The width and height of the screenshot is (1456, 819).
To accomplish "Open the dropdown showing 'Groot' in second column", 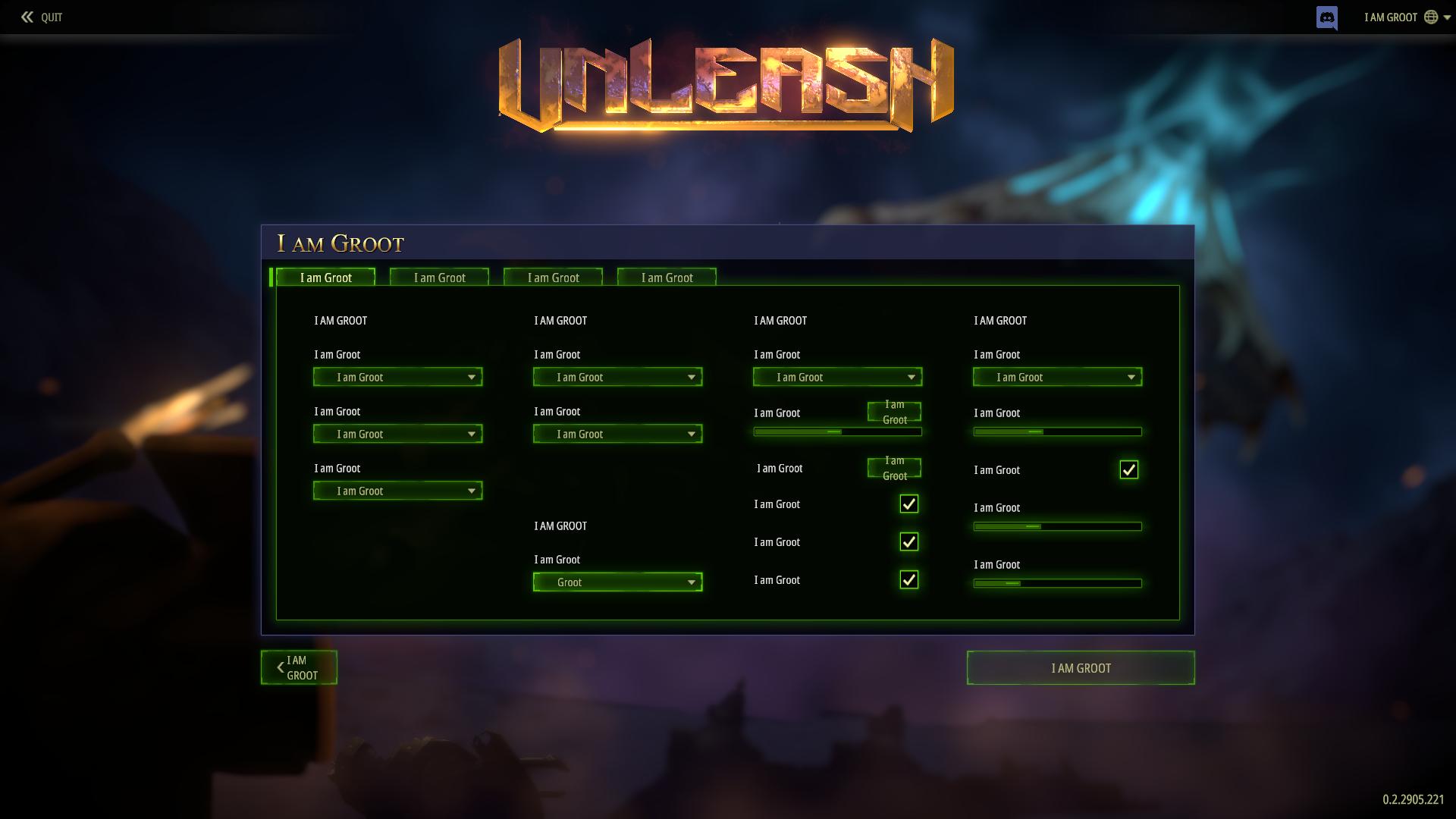I will coord(617,582).
